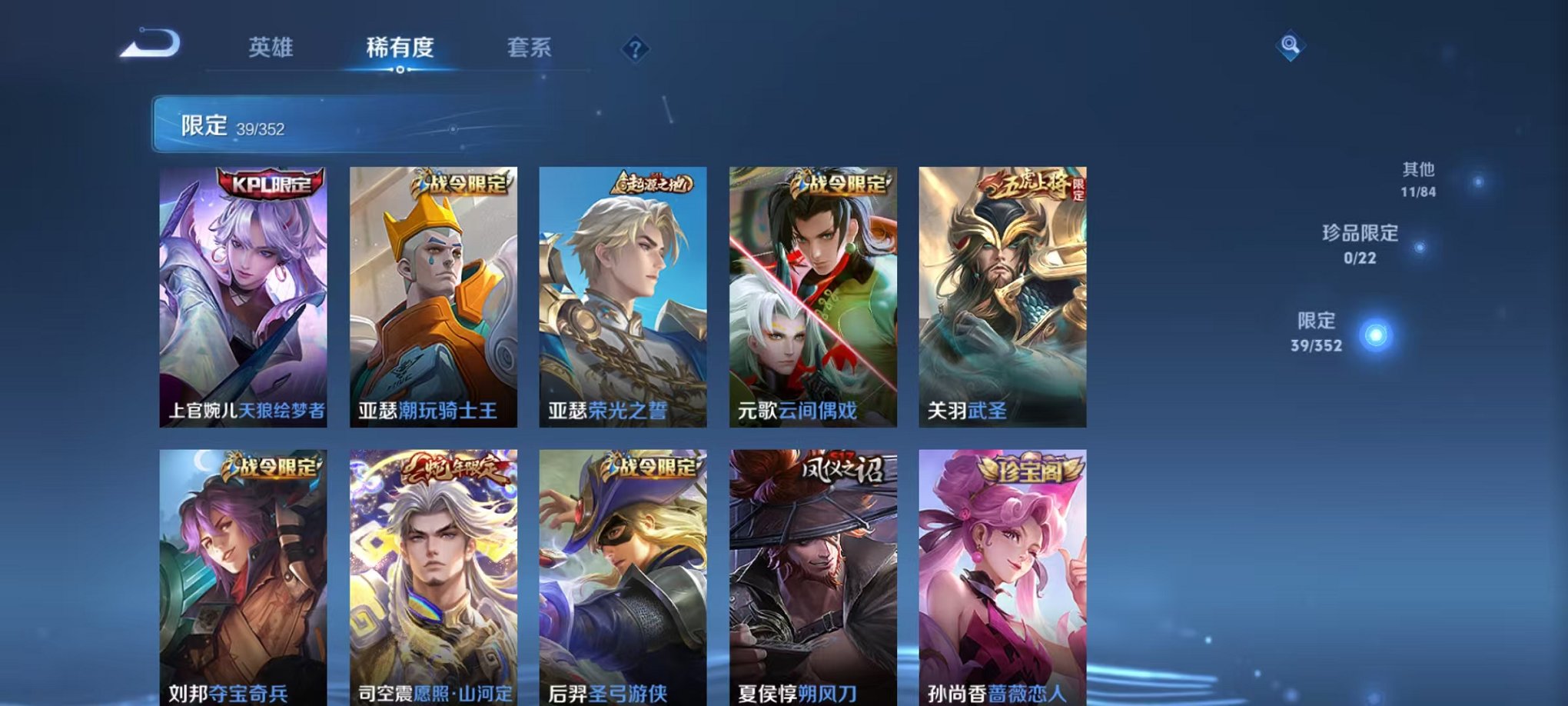The width and height of the screenshot is (1568, 706).
Task: Switch to the 英雄 tab
Action: (x=272, y=48)
